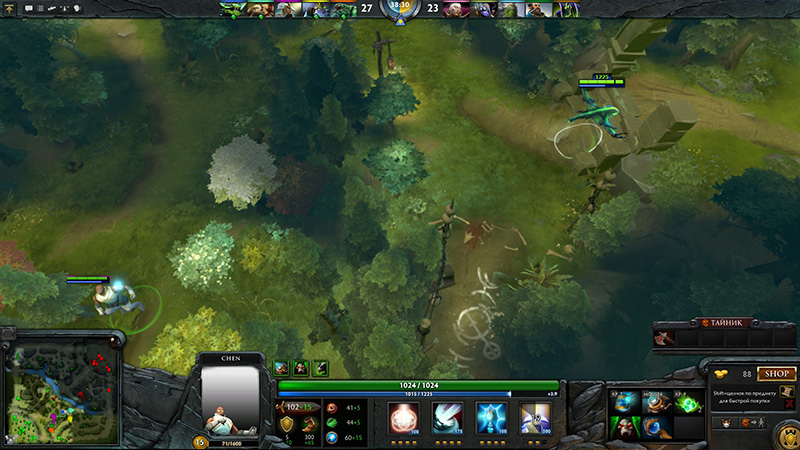Image resolution: width=800 pixels, height=450 pixels.
Task: Use the Holy Persuasion ability
Action: (491, 420)
